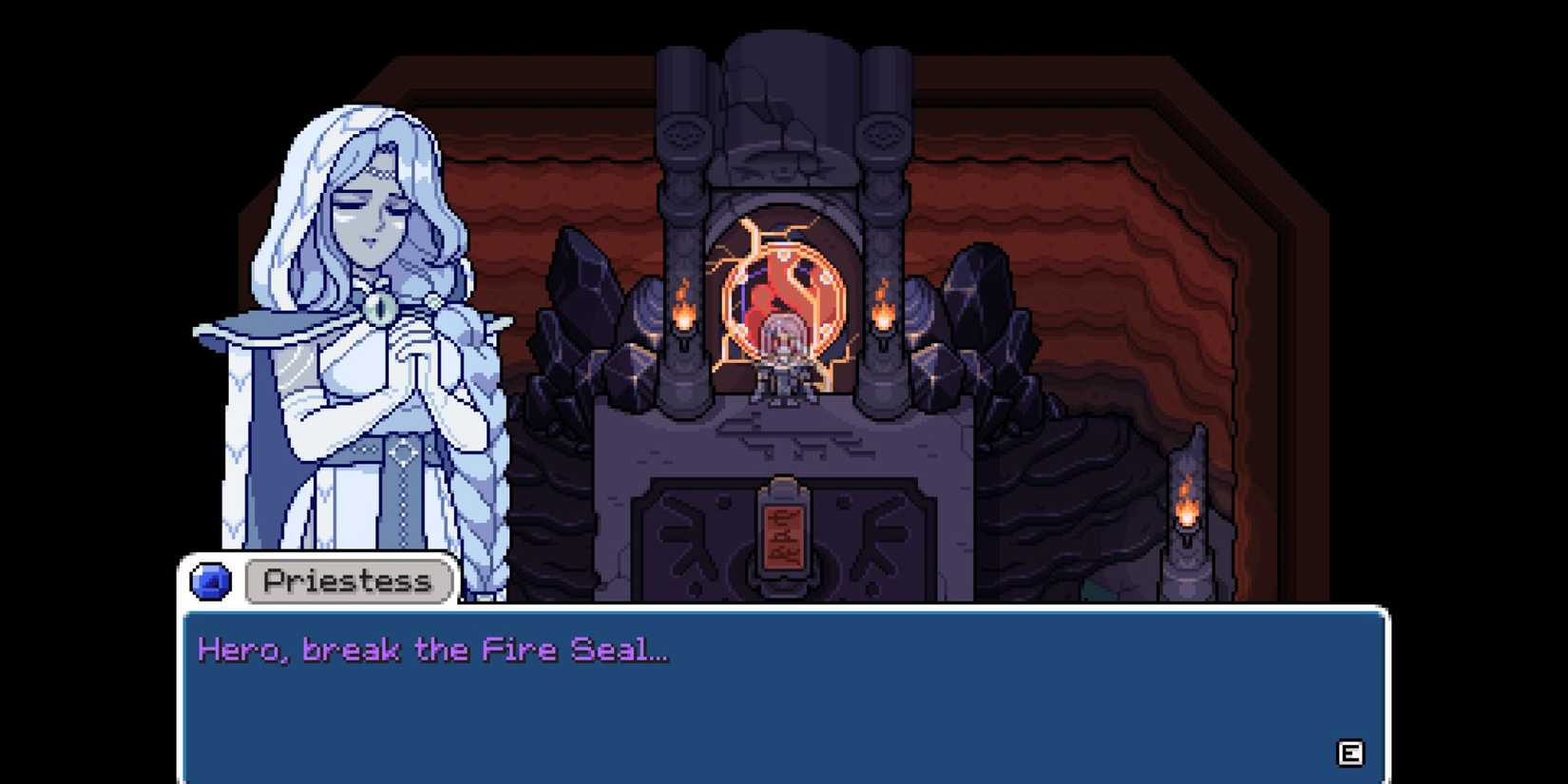Click the line 'Hero, break the Fire Seal...'
This screenshot has height=784, width=1568.
point(432,649)
